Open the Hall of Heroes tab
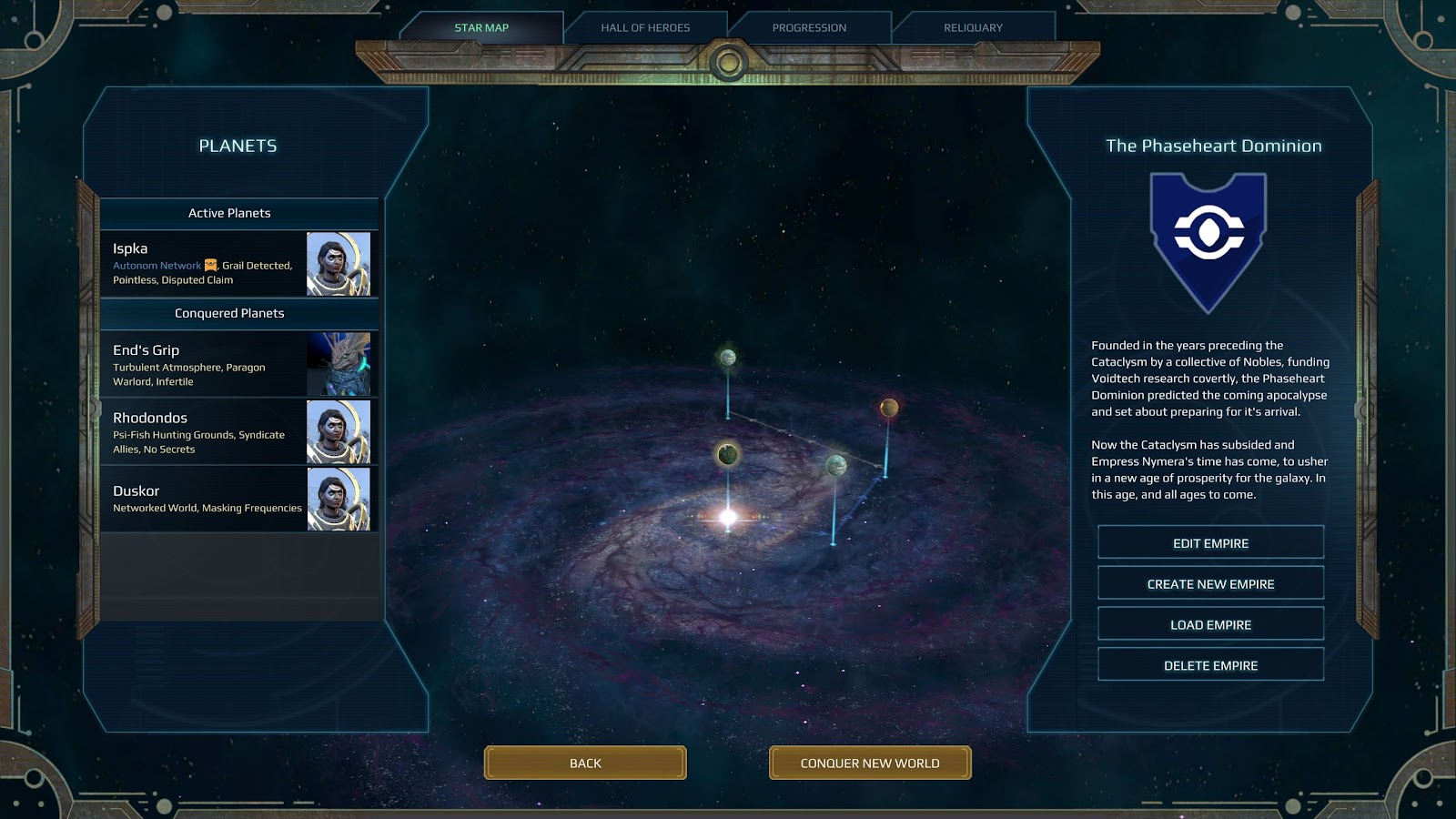 click(645, 27)
